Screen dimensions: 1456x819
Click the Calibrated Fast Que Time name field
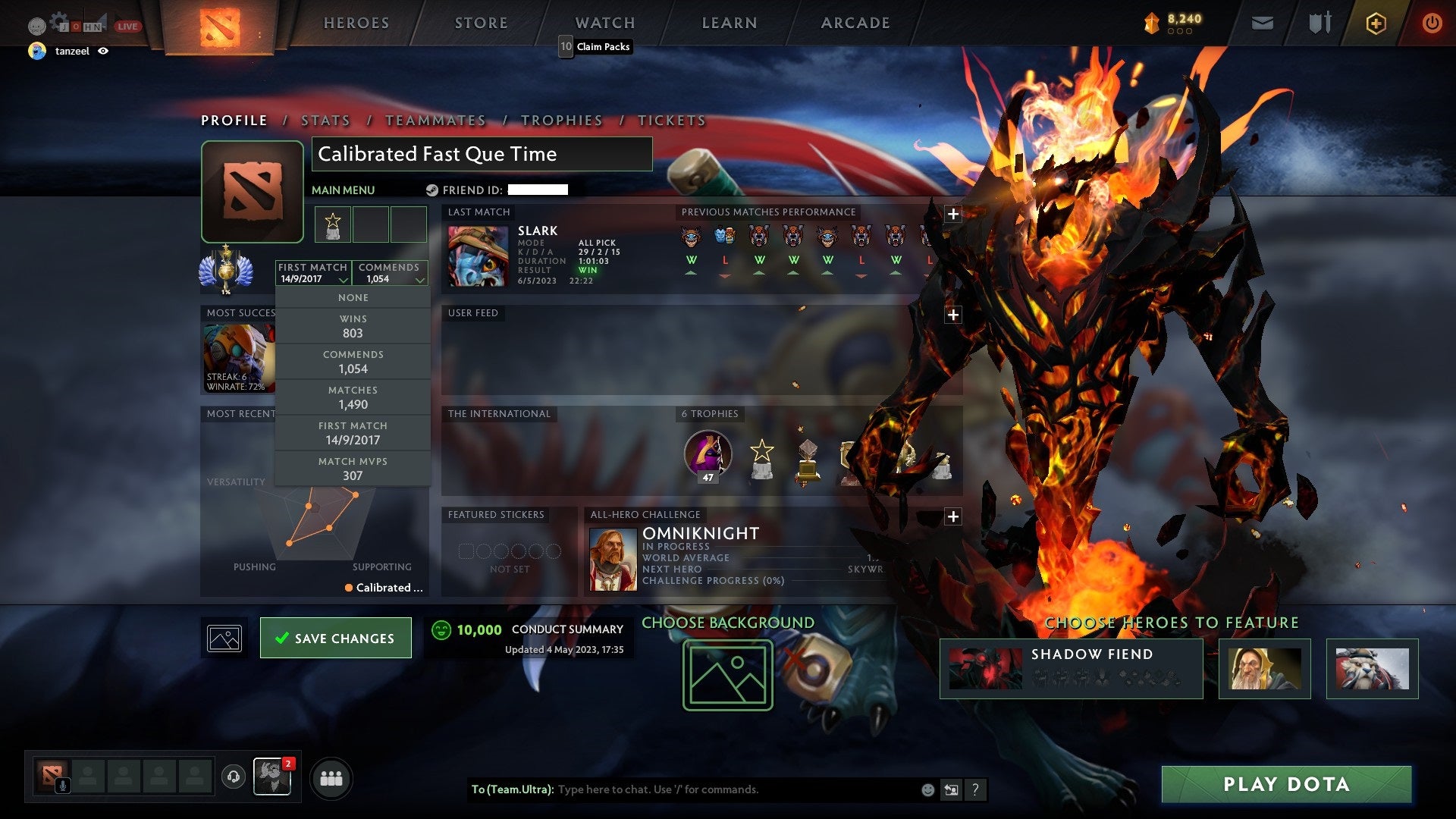point(482,154)
